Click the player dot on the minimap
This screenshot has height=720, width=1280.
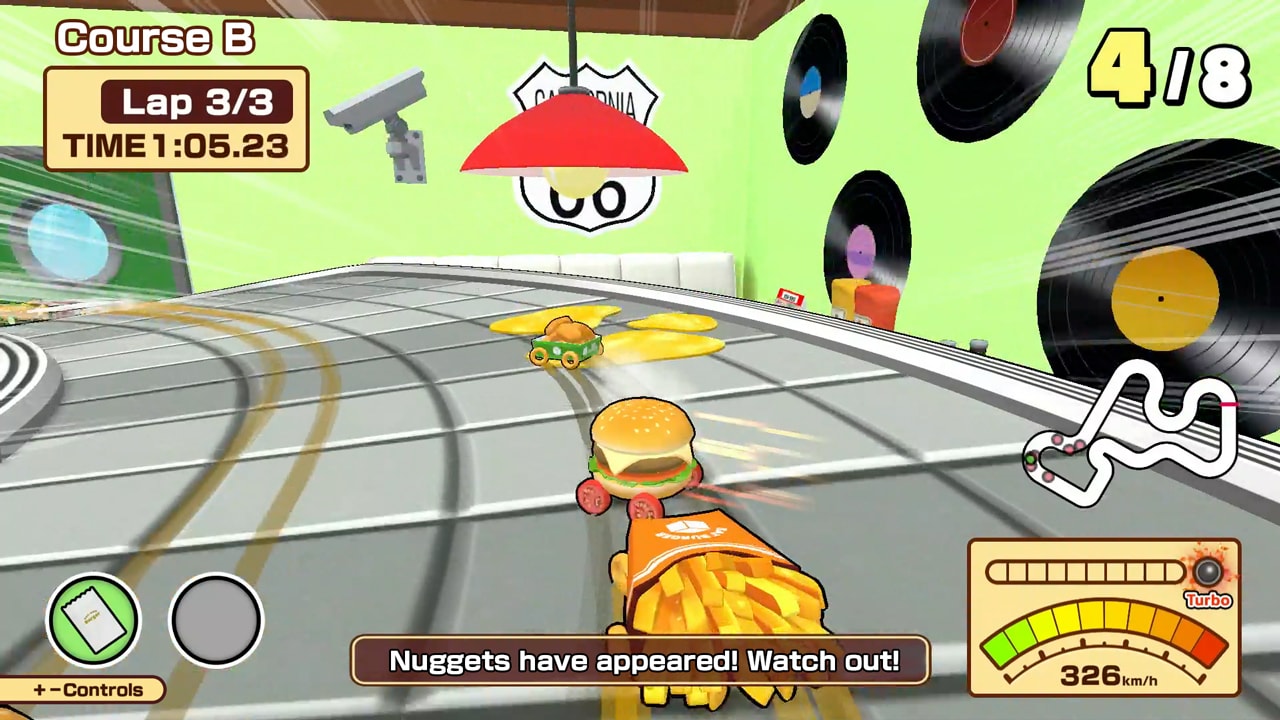tap(1030, 458)
